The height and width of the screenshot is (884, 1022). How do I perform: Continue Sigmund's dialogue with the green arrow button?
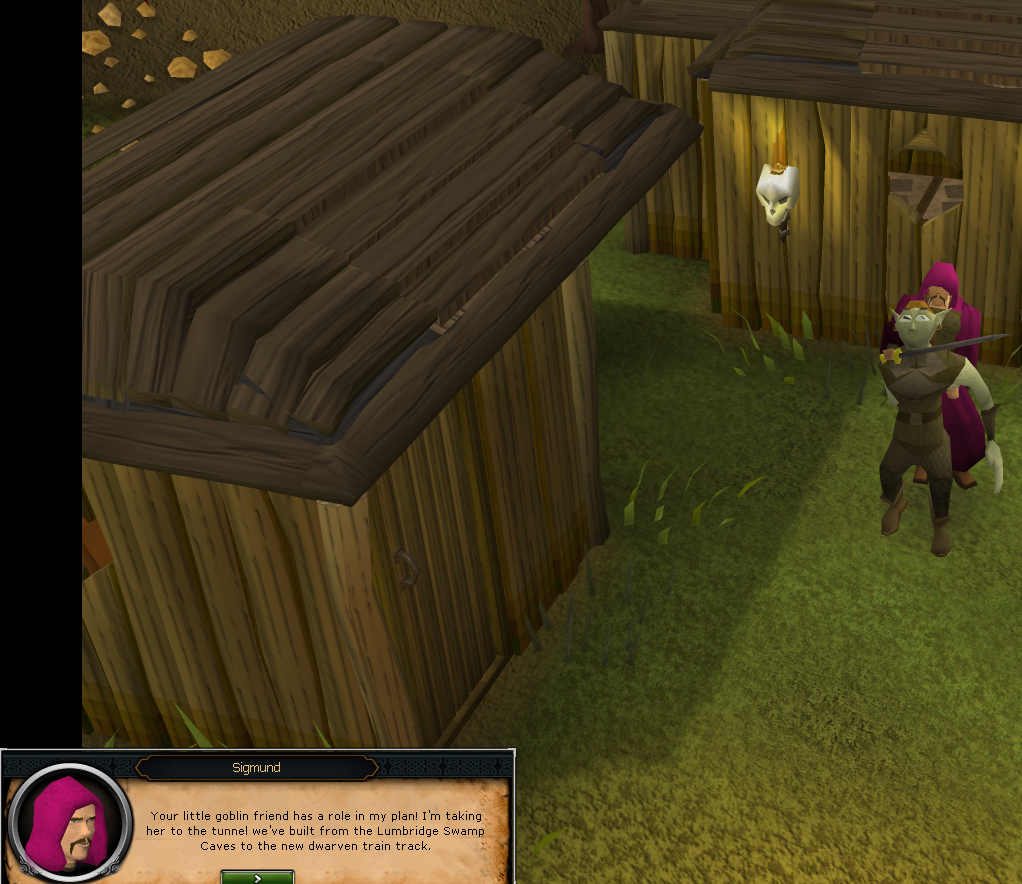point(257,877)
